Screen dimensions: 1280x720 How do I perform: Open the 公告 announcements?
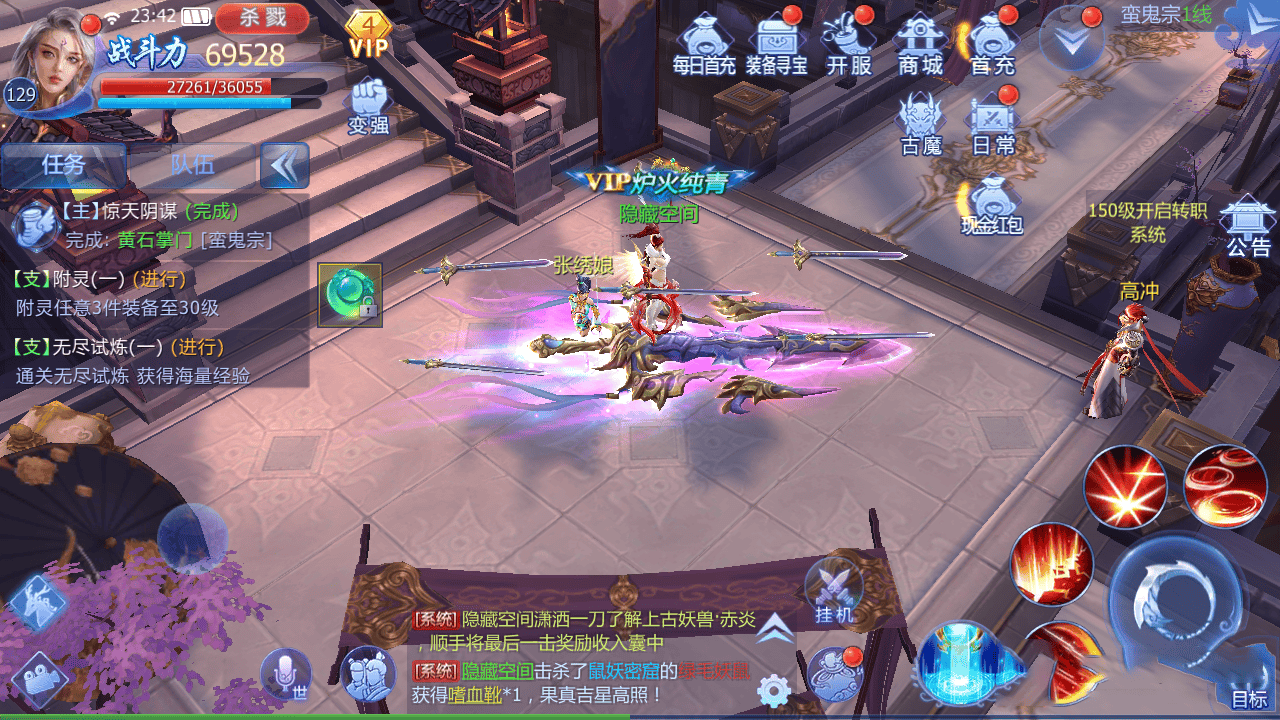click(x=1246, y=226)
